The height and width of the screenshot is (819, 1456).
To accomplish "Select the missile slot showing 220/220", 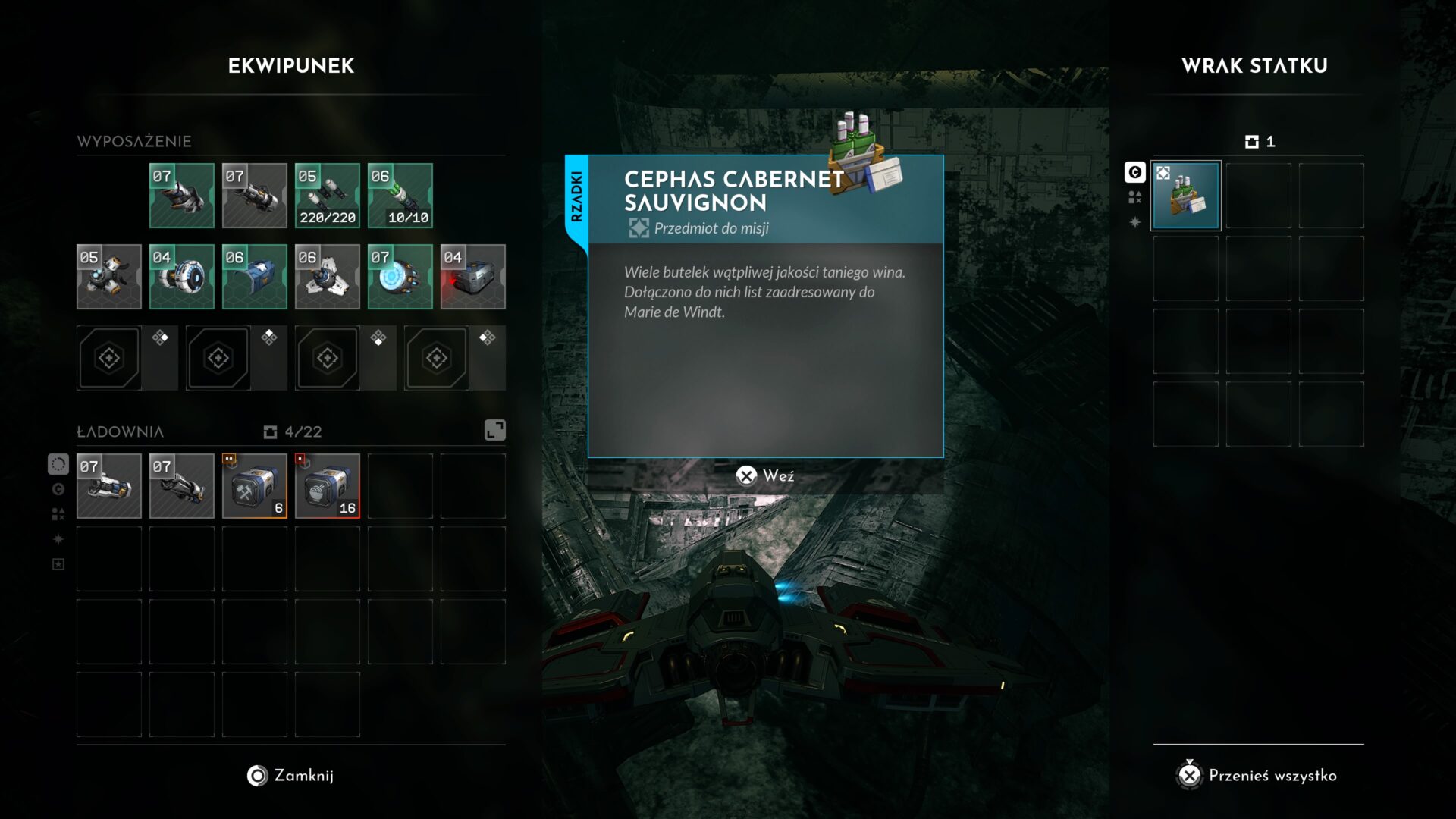I will [x=328, y=196].
